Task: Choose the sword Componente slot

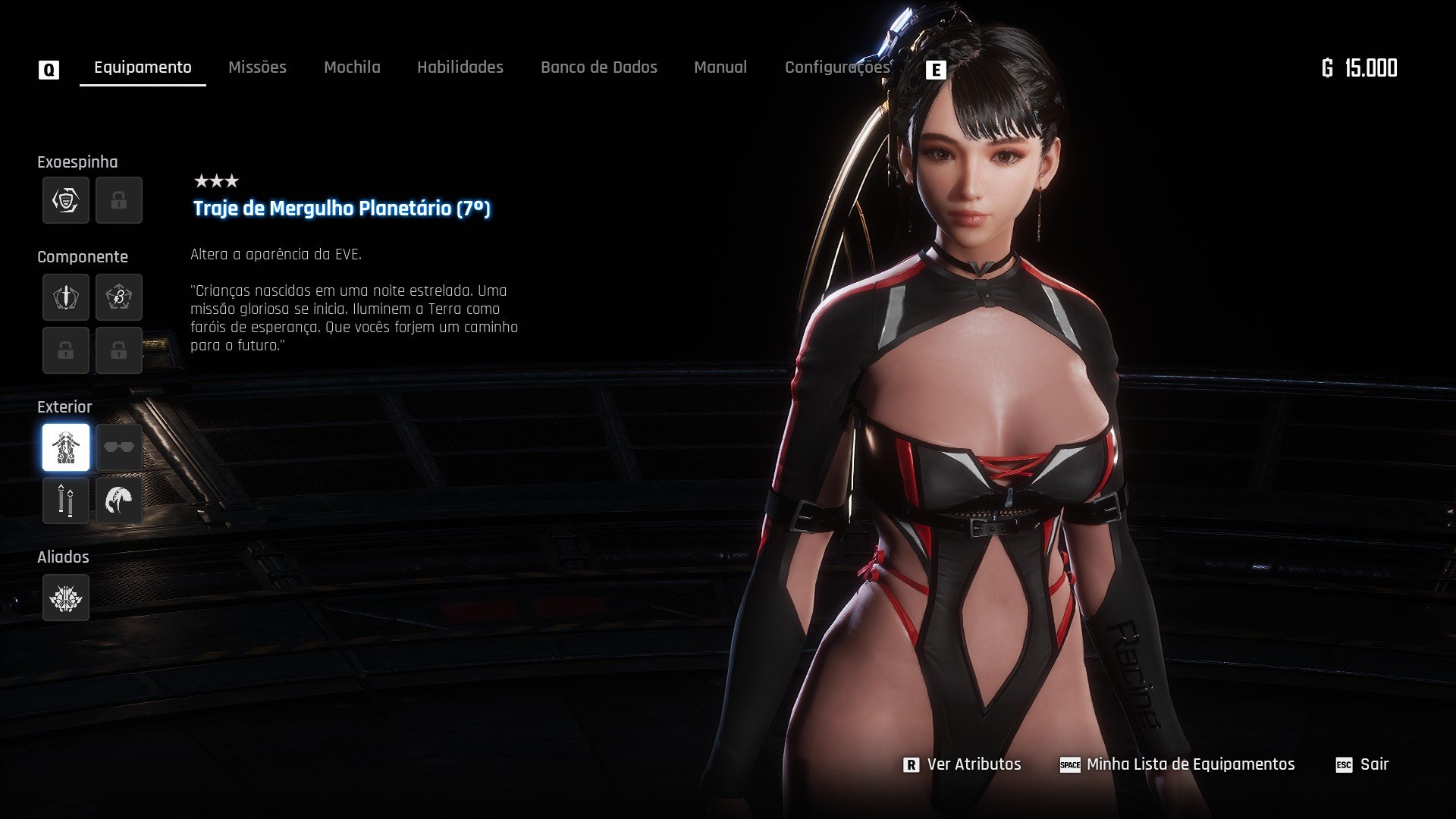Action: tap(66, 297)
